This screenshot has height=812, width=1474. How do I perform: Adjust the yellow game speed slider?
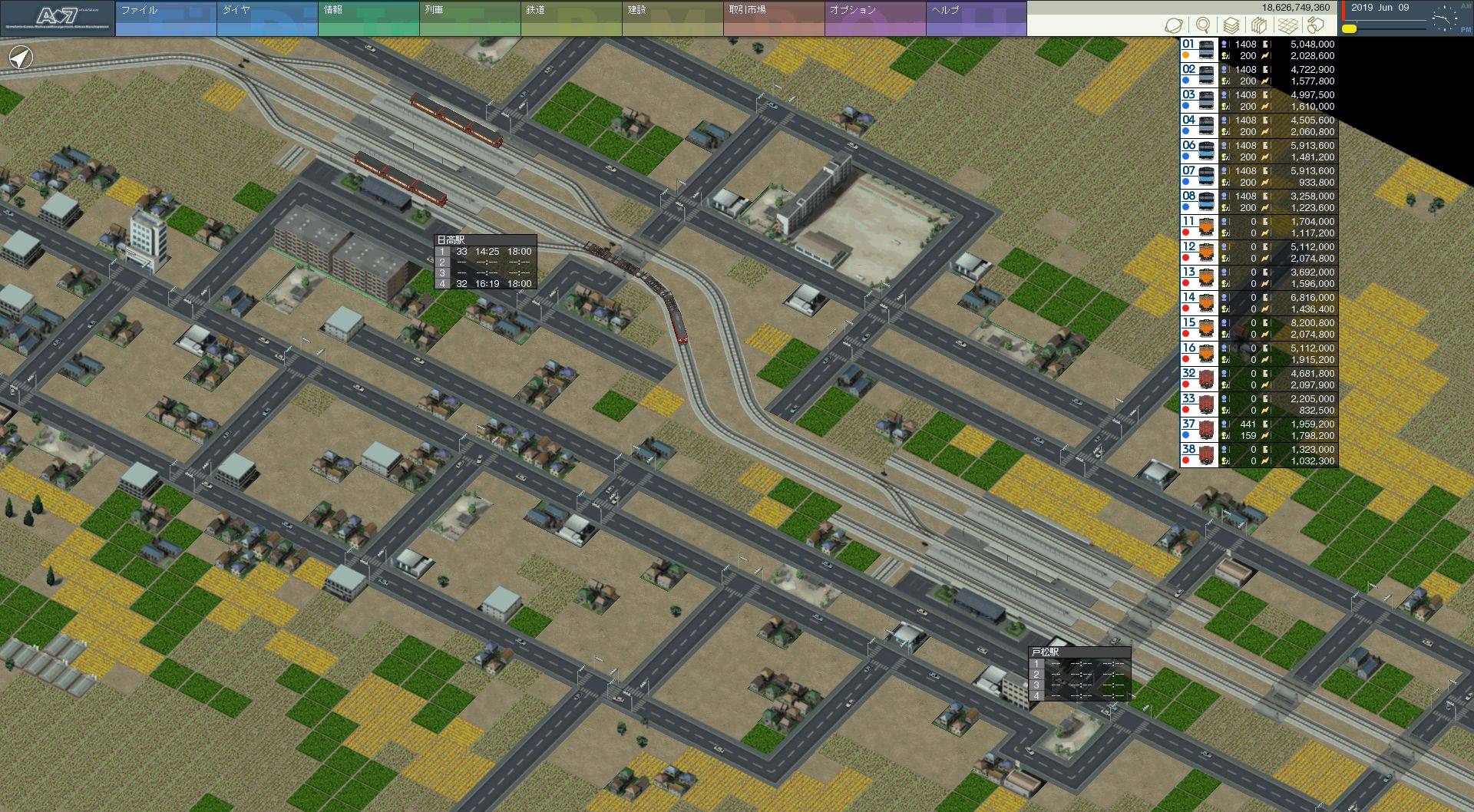(1349, 29)
